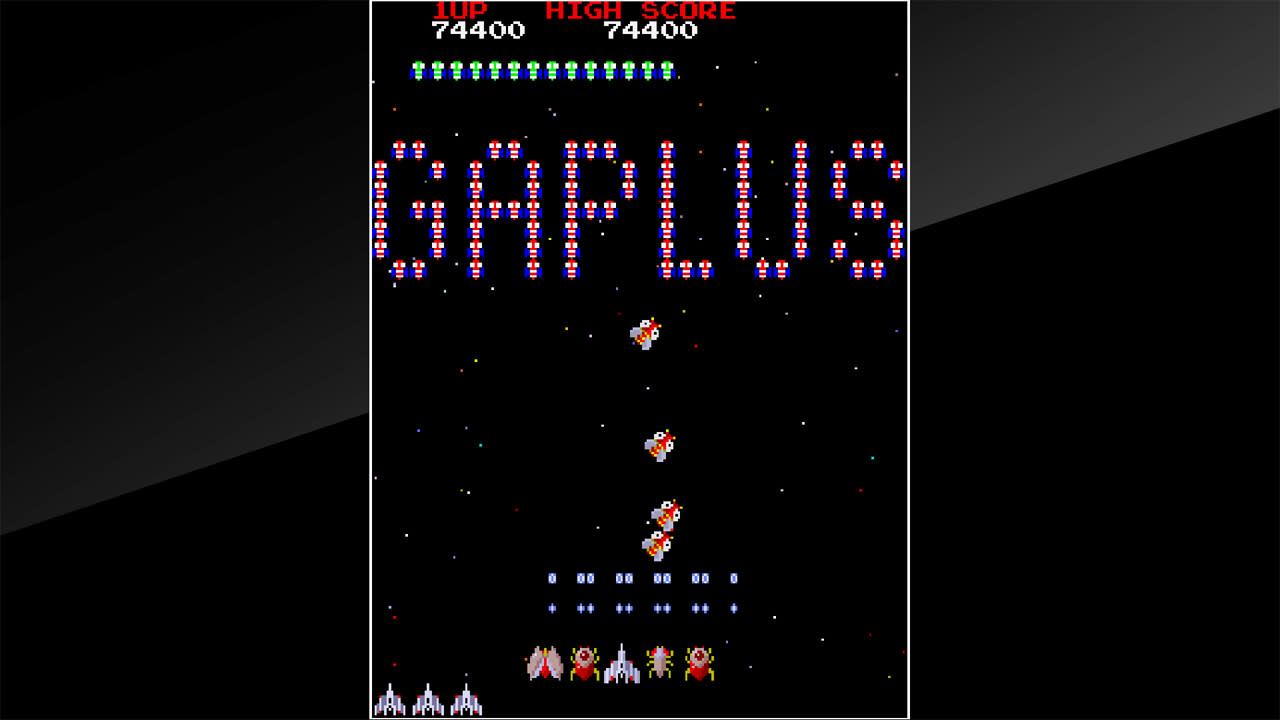Click the topmost descending Queen enemy sprite
The image size is (1280, 720).
[x=645, y=335]
